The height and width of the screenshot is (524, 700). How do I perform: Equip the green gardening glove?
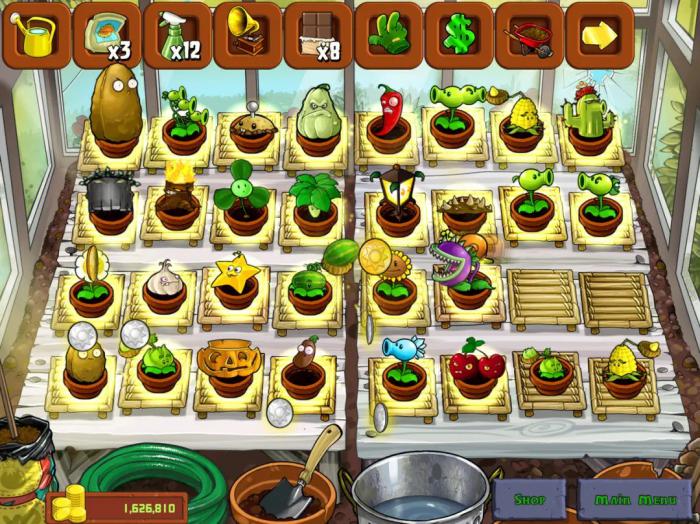pos(388,37)
